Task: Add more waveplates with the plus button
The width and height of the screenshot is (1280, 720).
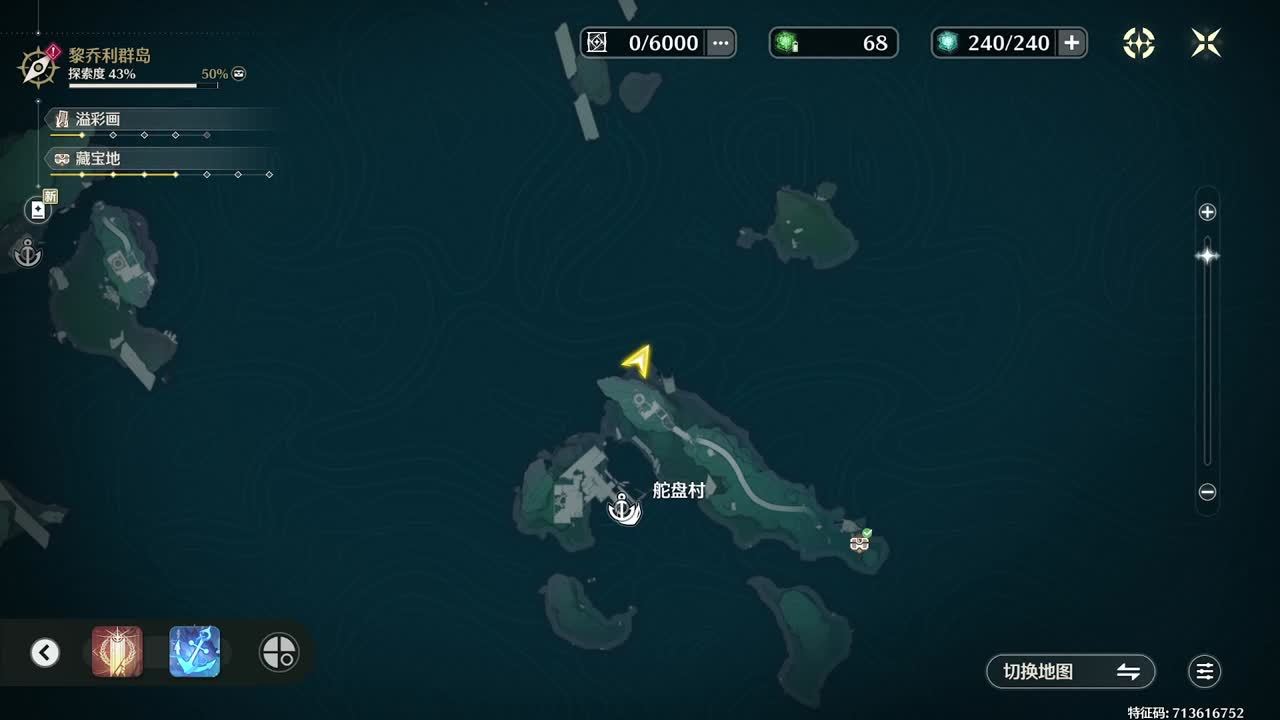Action: click(x=1071, y=43)
